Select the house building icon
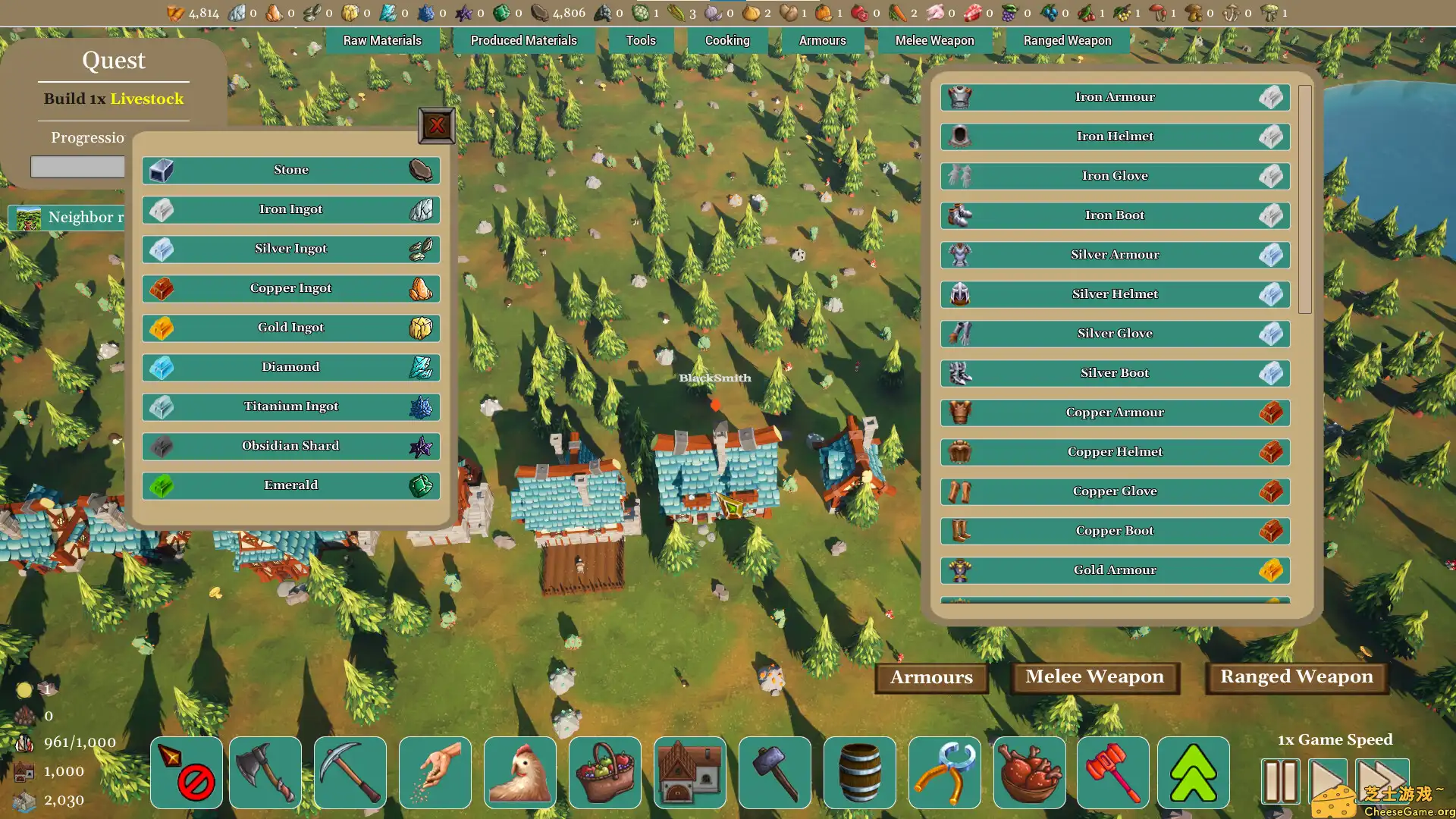The height and width of the screenshot is (819, 1456). (689, 772)
